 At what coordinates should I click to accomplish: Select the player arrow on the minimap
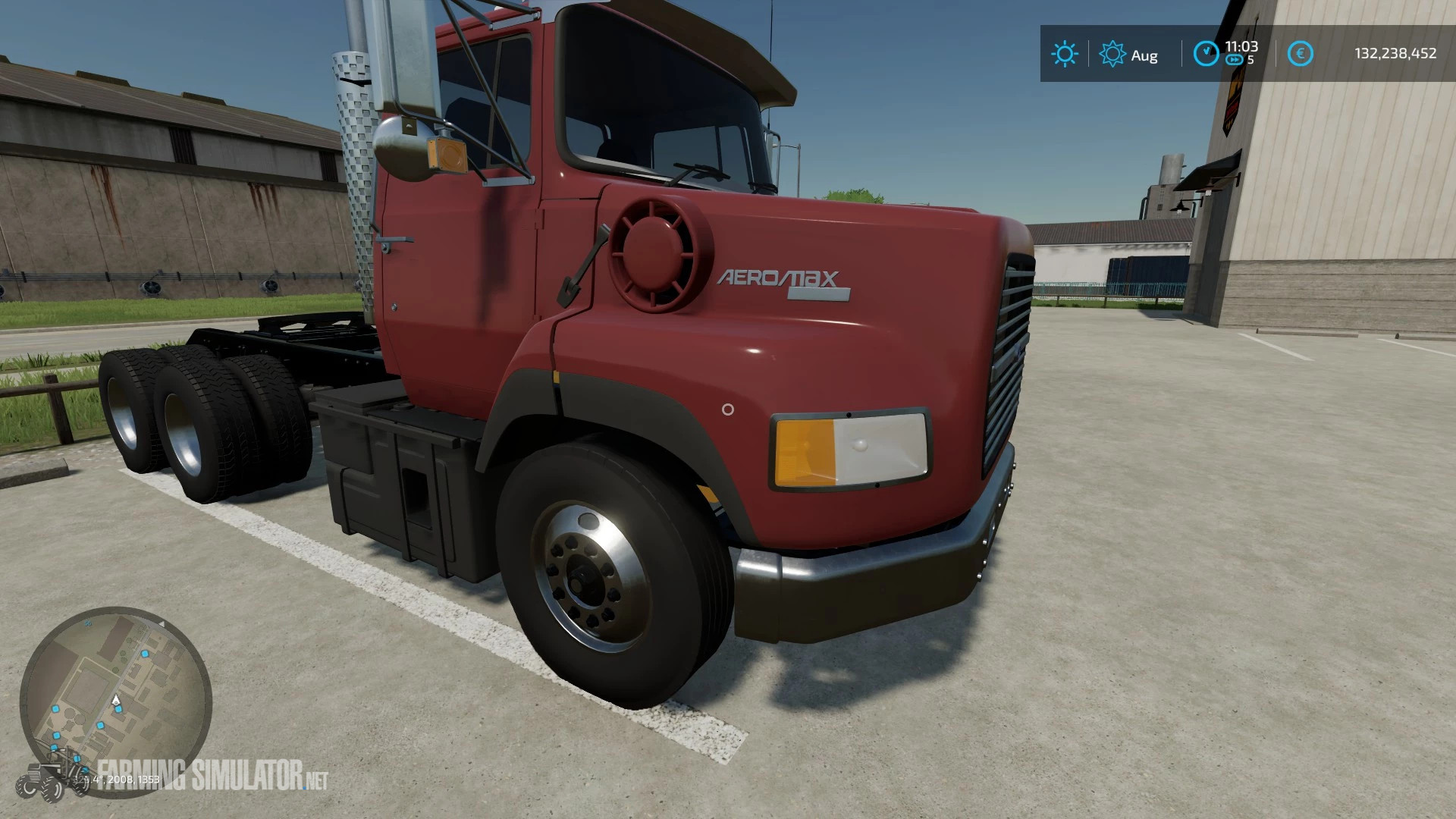[x=115, y=700]
